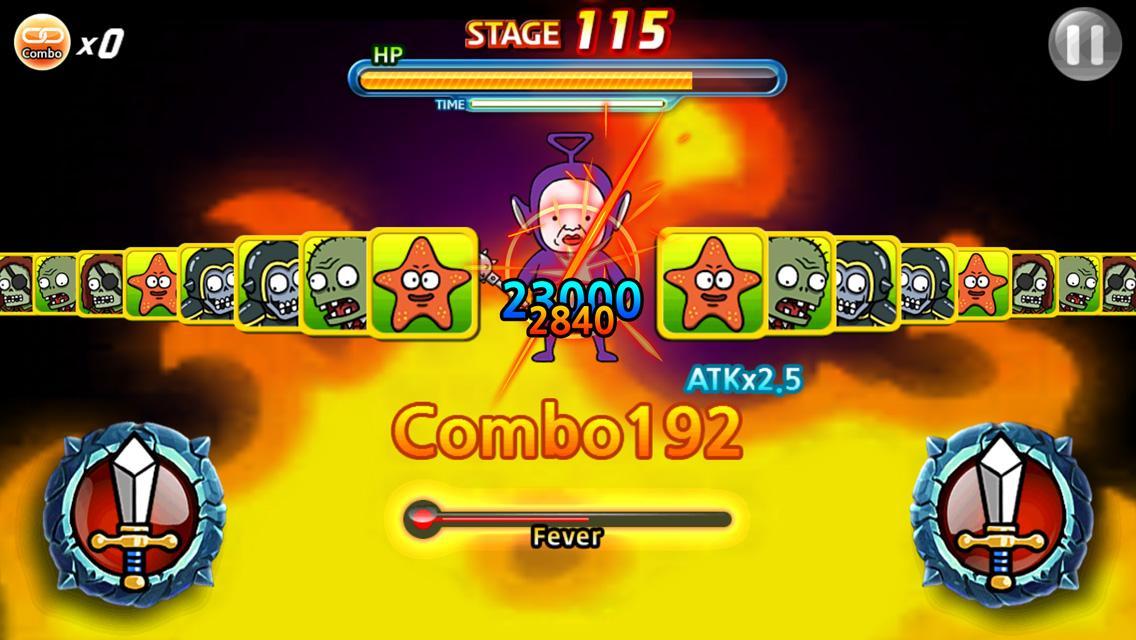Click the orange Combo chain icon
The width and height of the screenshot is (1136, 640).
42,41
